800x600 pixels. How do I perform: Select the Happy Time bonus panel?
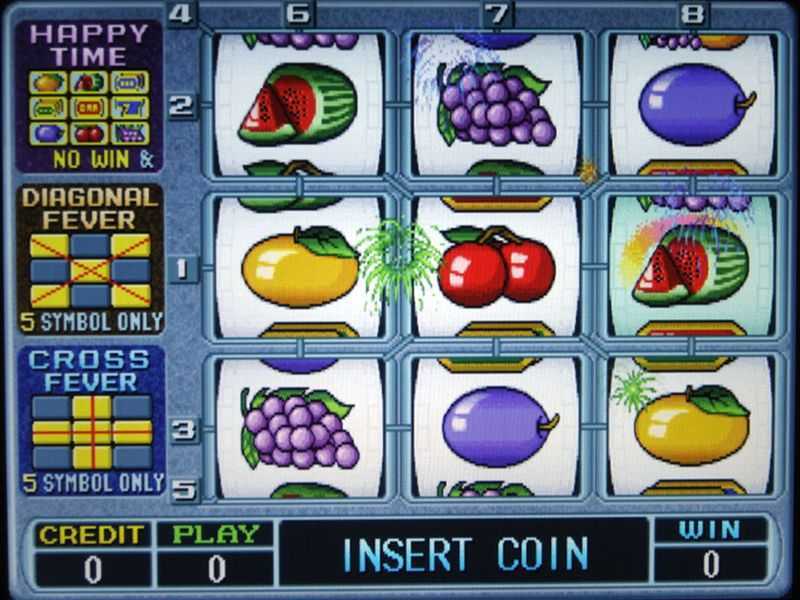click(x=90, y=95)
